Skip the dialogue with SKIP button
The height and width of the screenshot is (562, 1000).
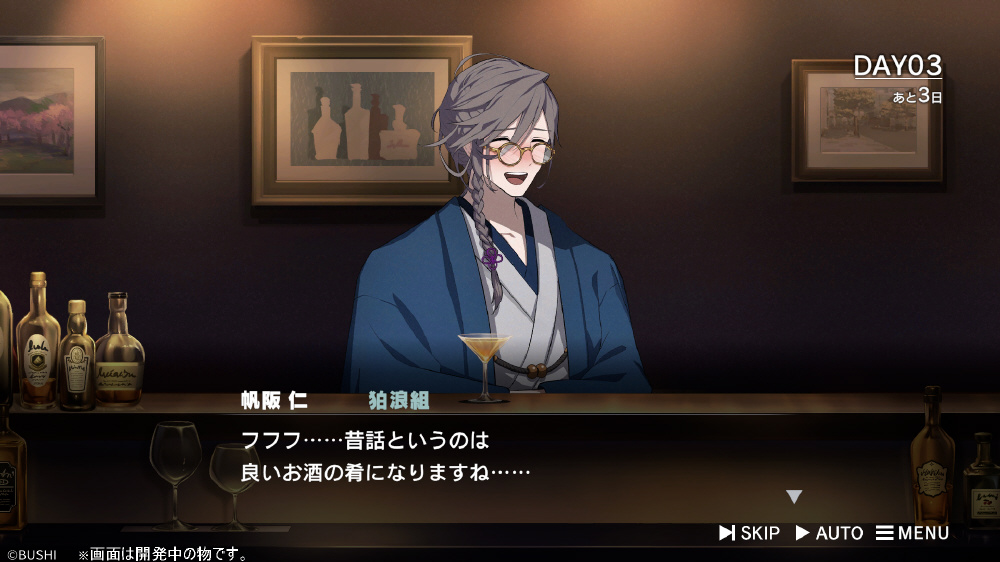(x=749, y=533)
